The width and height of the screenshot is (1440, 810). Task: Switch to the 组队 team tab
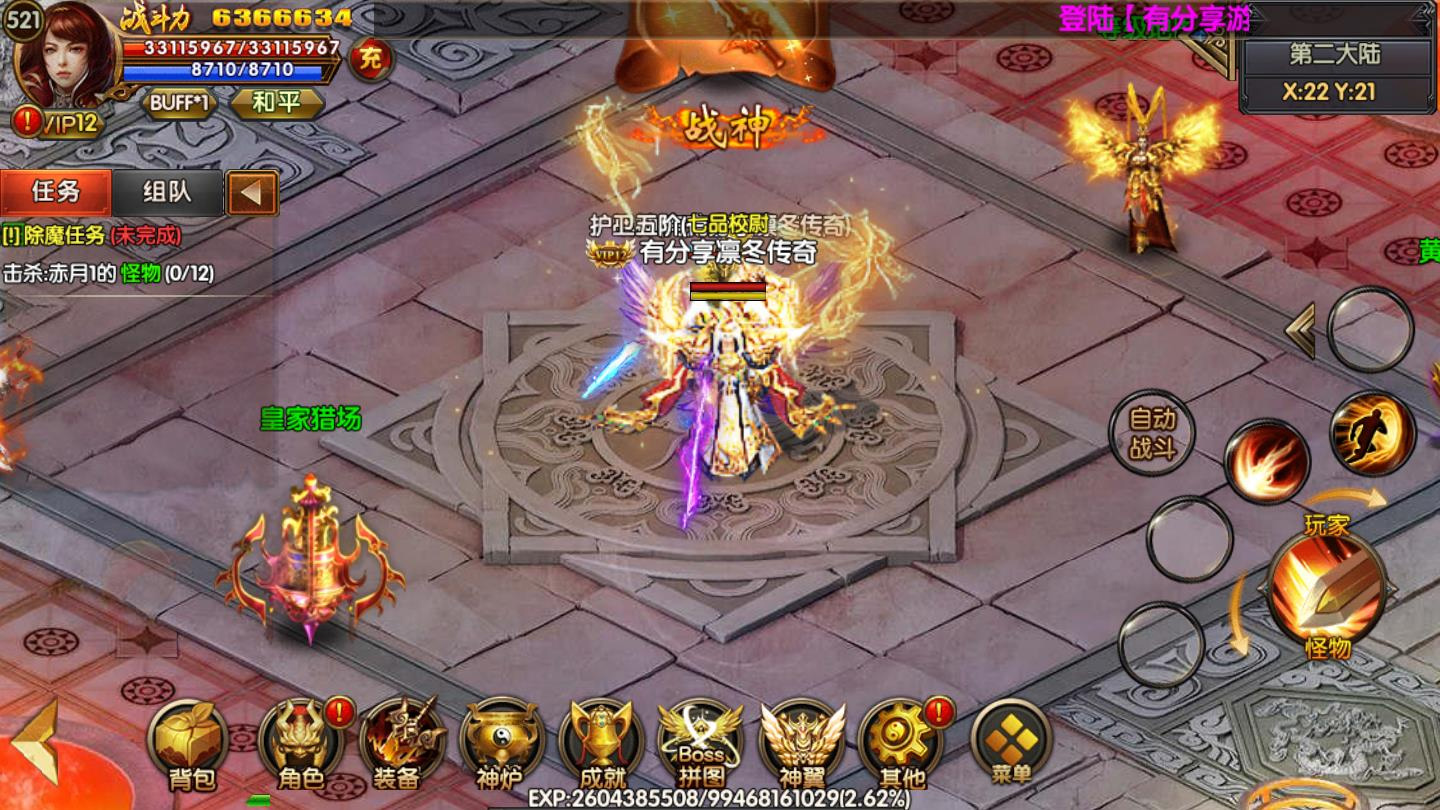click(167, 192)
